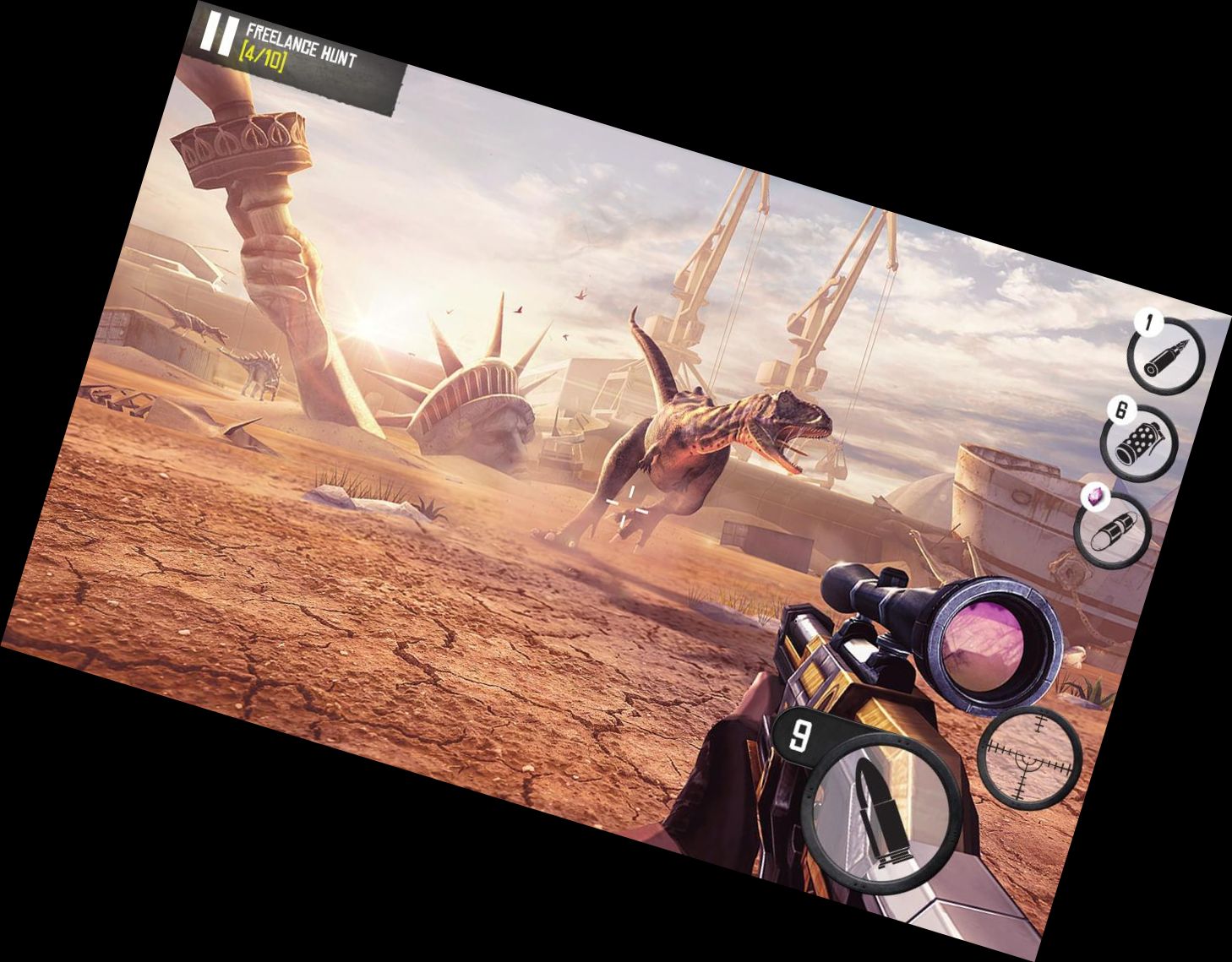
Task: Tap the count badge showing 6 grenades
Action: [1121, 412]
